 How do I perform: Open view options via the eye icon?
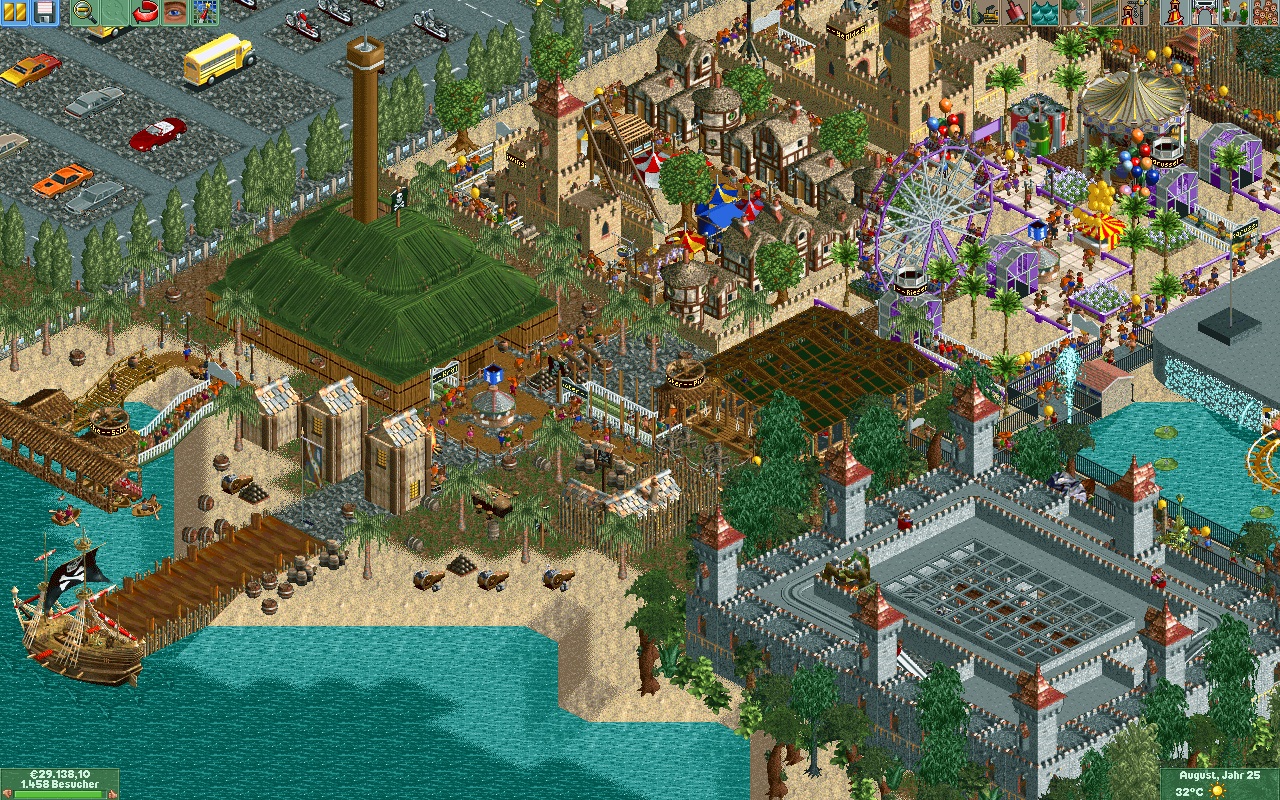click(x=175, y=12)
